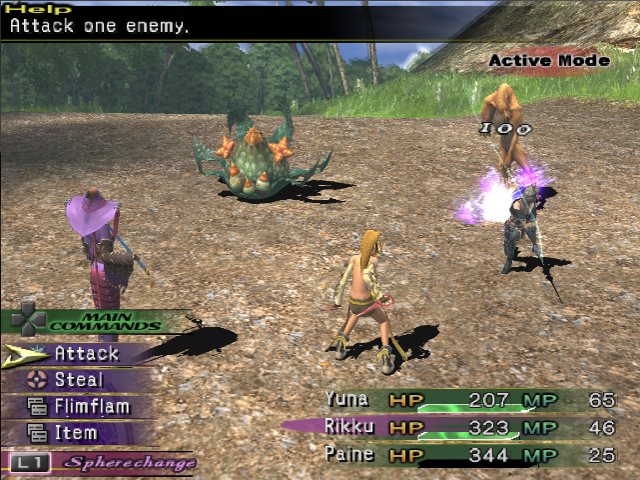
Task: Select the Attack command
Action: [86, 353]
